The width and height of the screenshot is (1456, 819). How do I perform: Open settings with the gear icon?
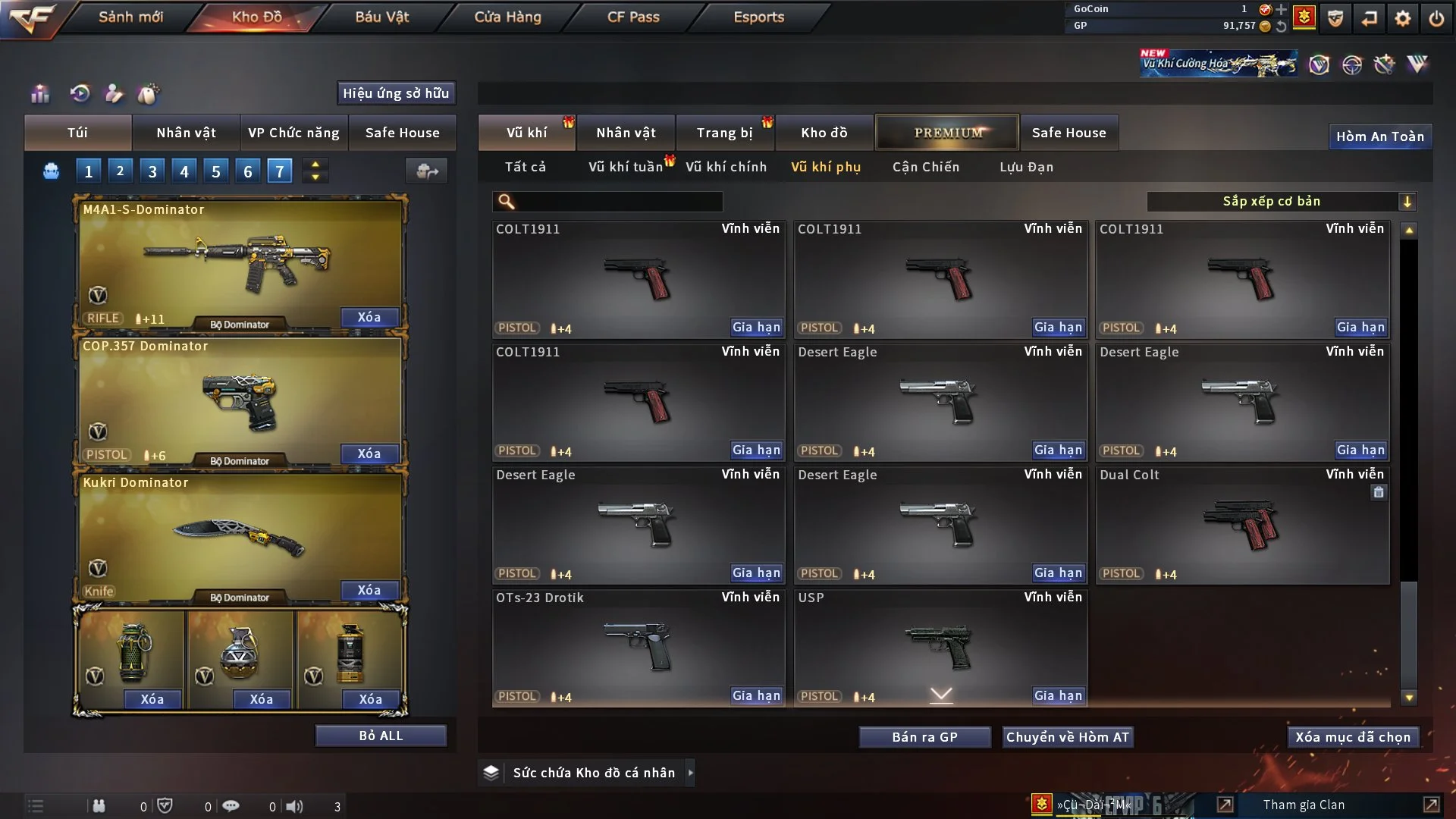[1403, 18]
